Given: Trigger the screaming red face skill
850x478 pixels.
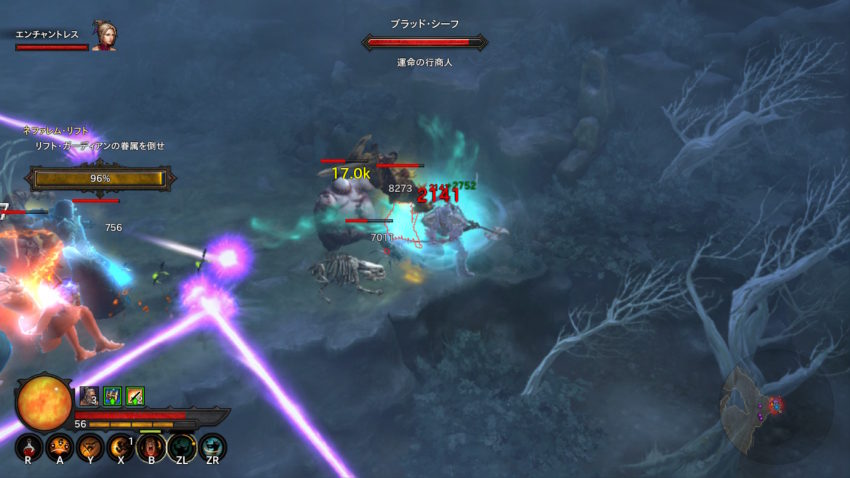Looking at the screenshot, I should pyautogui.click(x=149, y=446).
